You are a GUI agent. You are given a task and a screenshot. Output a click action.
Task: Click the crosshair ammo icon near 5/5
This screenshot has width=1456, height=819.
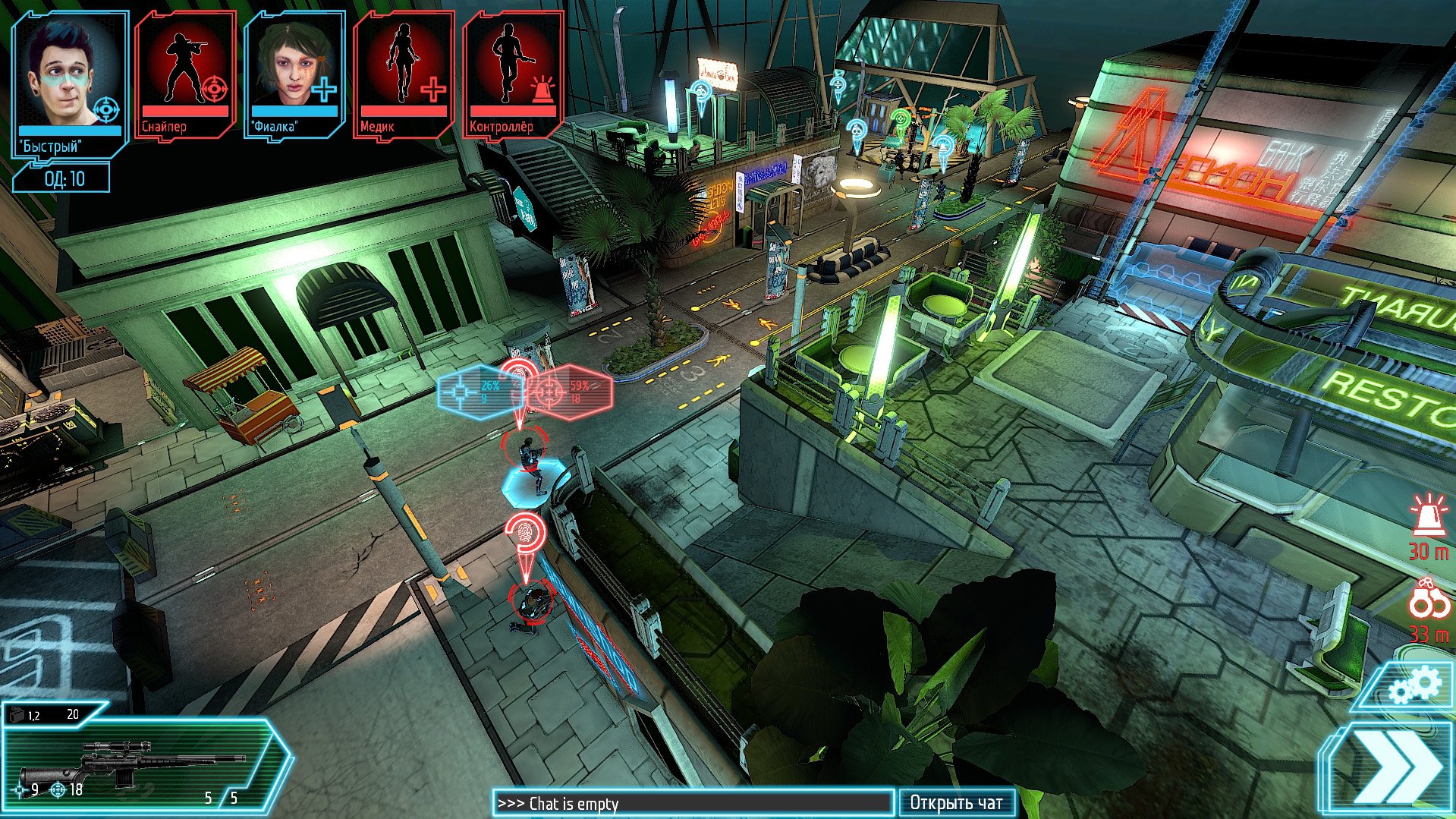(19, 789)
